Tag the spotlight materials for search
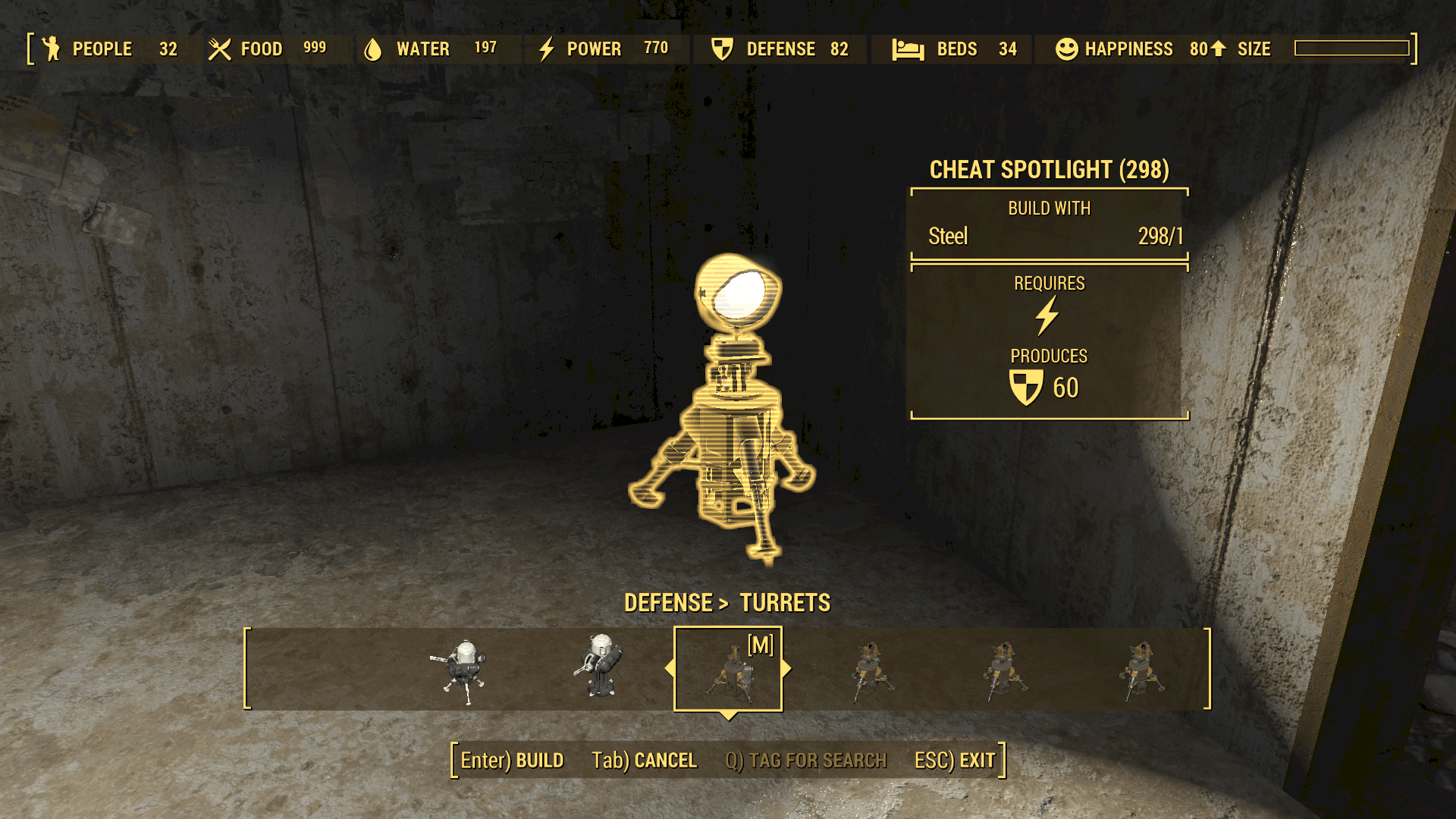 (x=805, y=760)
